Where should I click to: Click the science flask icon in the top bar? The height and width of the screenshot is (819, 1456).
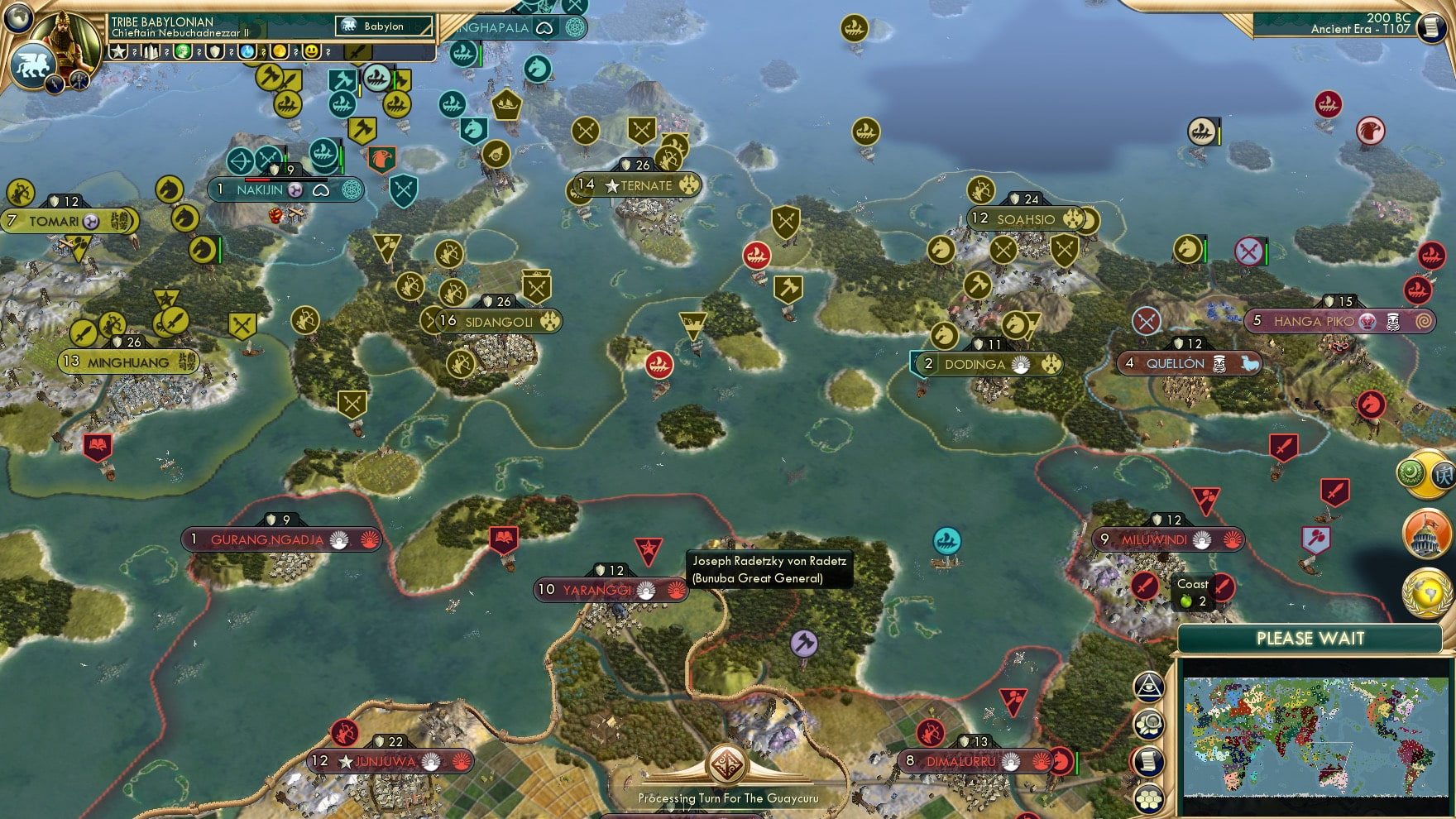[247, 53]
